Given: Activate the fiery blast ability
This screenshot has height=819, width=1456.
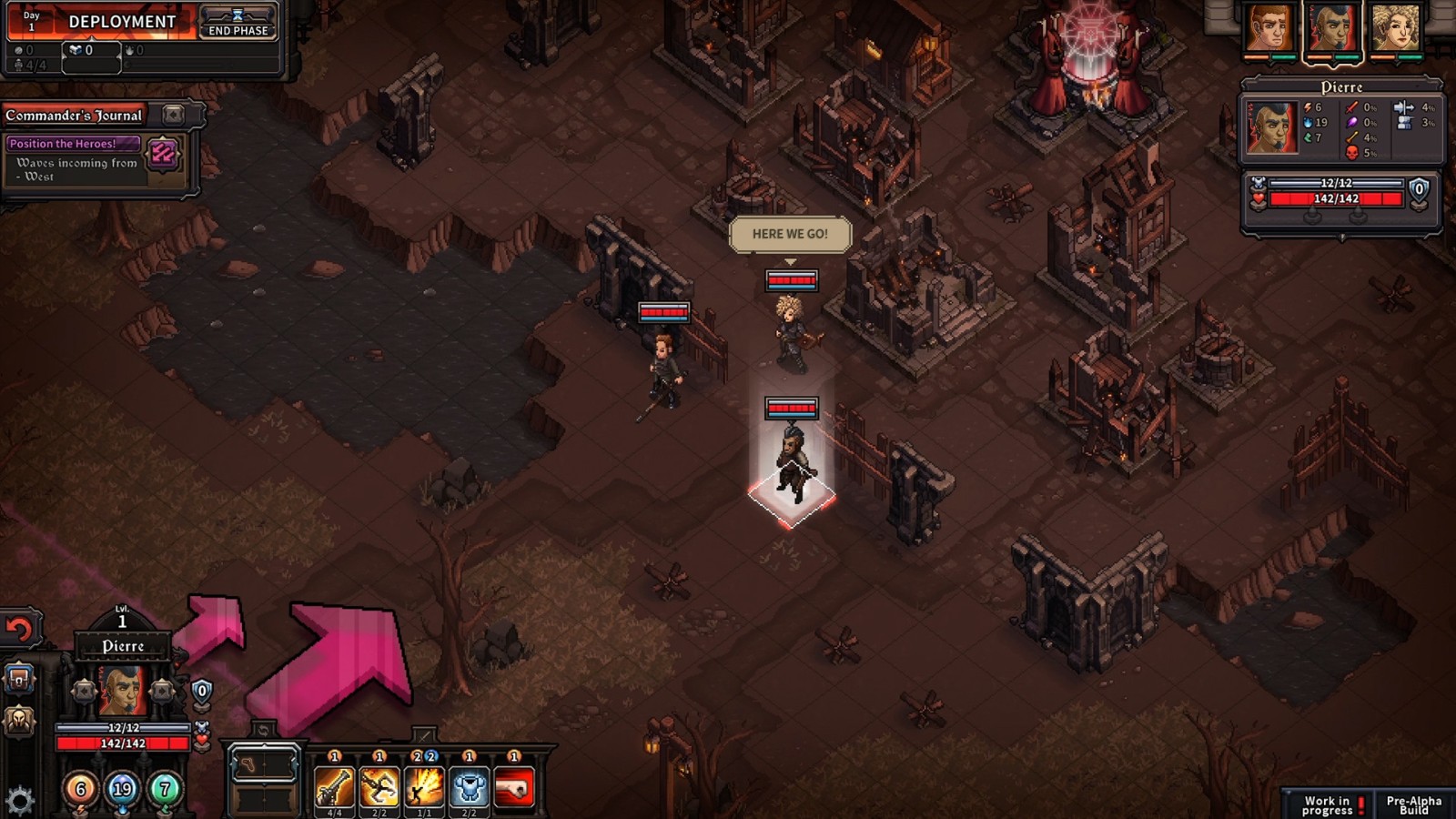Looking at the screenshot, I should pyautogui.click(x=424, y=787).
